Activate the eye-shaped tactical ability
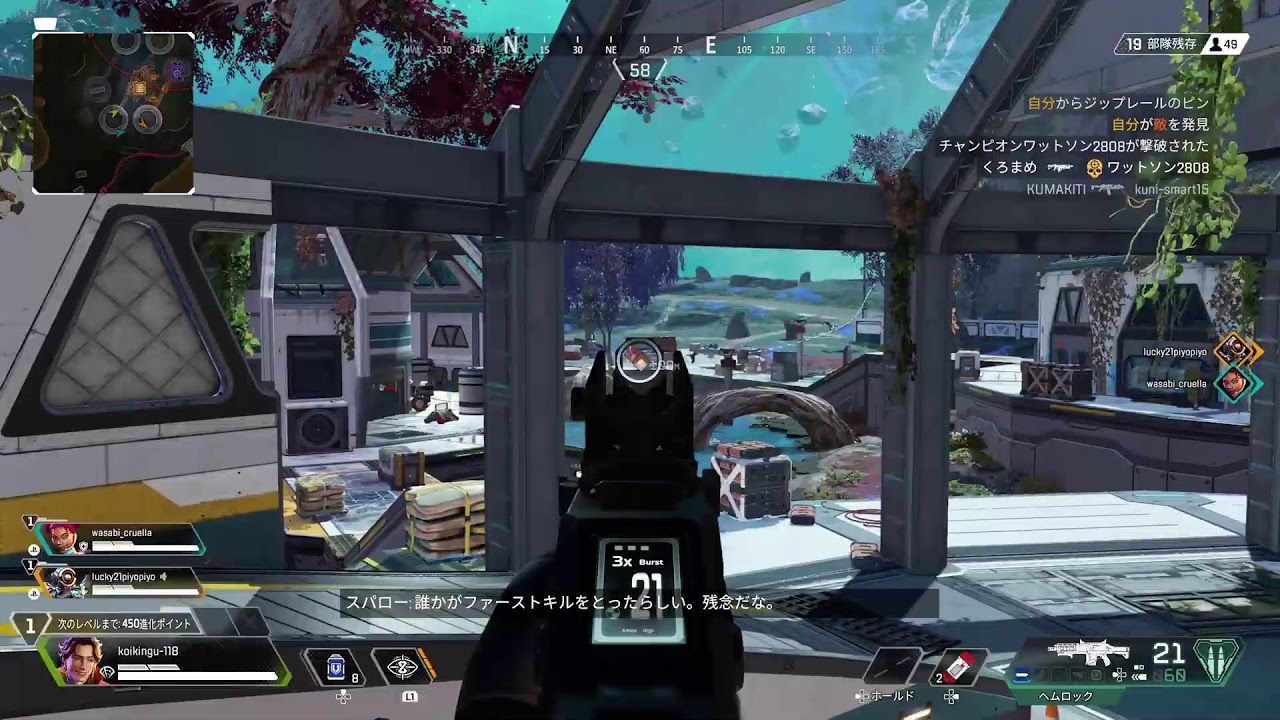The height and width of the screenshot is (720, 1280). tap(402, 667)
